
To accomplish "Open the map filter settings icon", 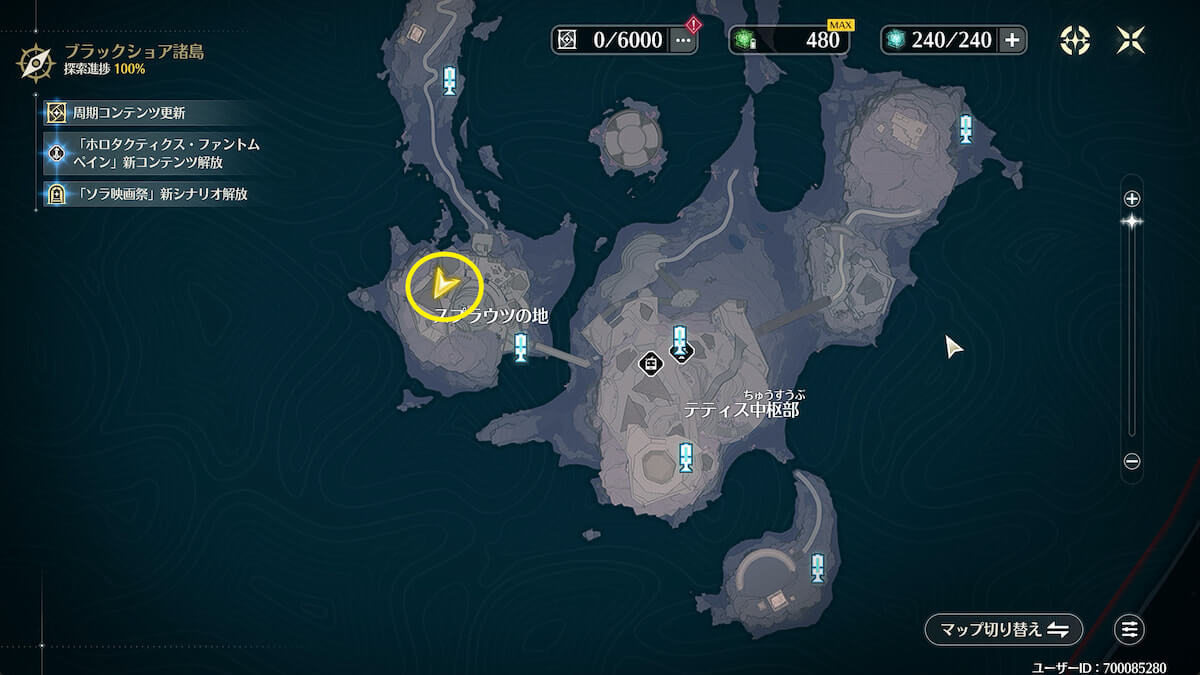I will point(1130,630).
